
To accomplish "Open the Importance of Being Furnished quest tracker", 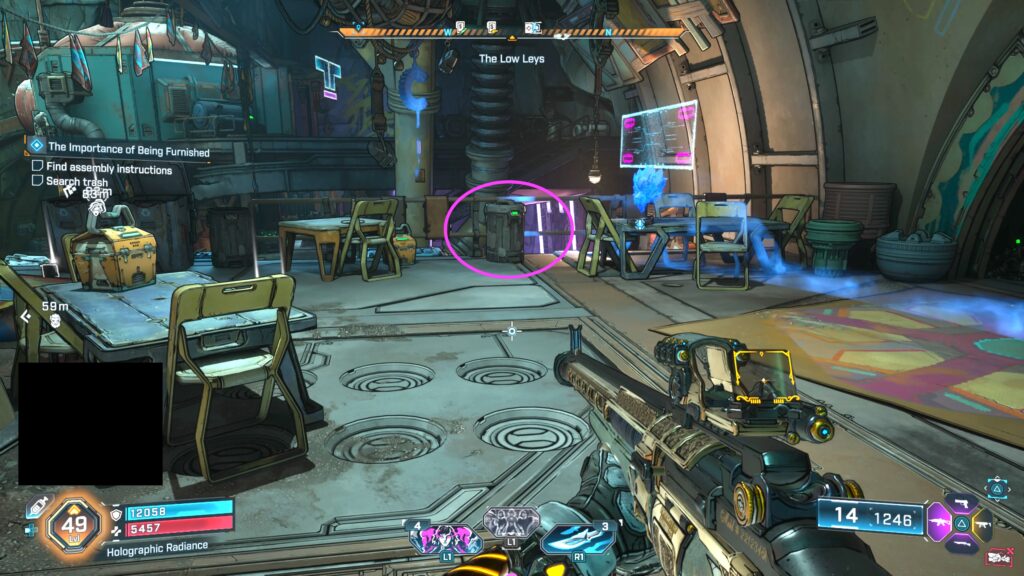I will pyautogui.click(x=126, y=149).
